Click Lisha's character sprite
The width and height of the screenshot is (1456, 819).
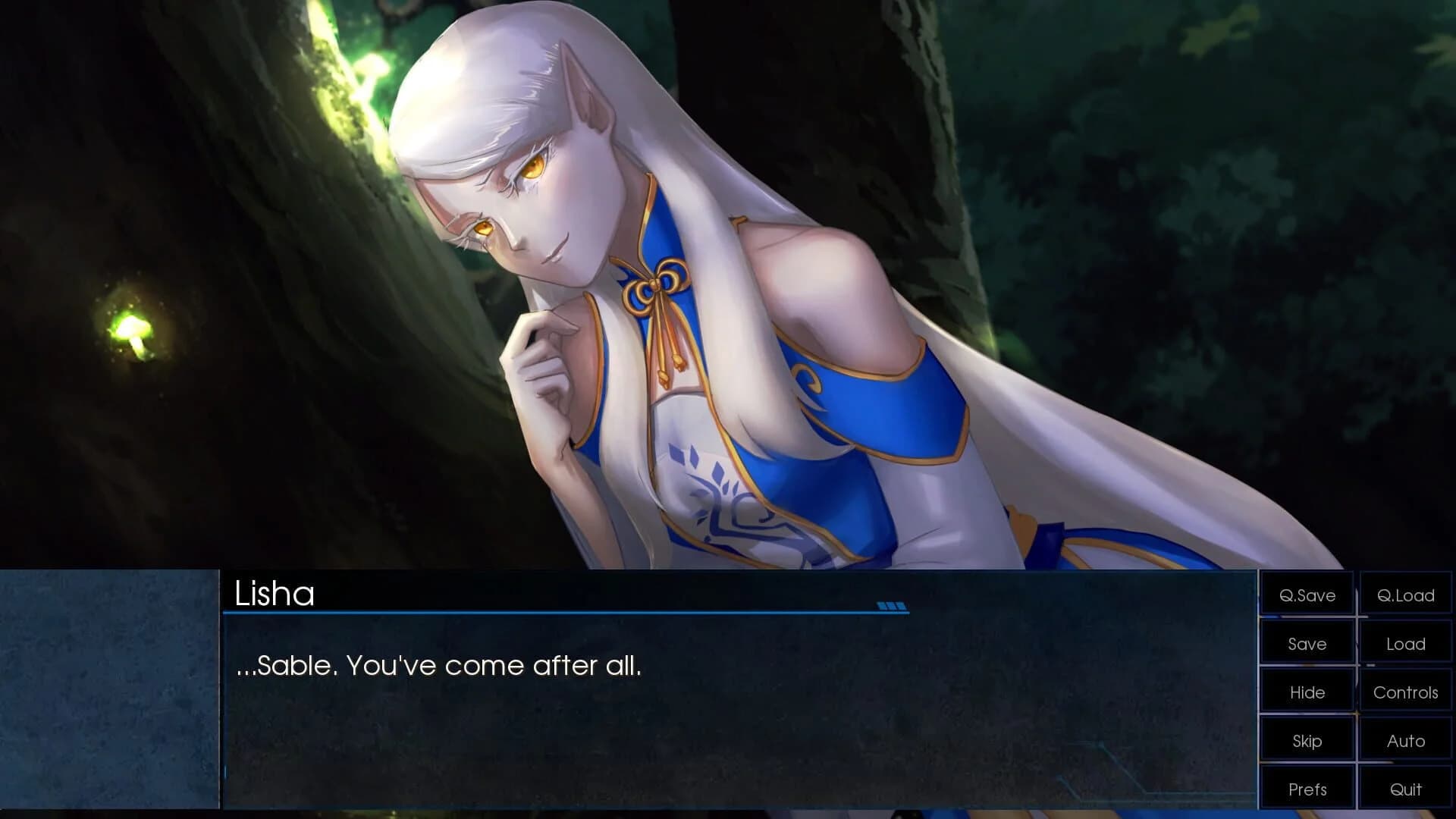tap(720, 303)
